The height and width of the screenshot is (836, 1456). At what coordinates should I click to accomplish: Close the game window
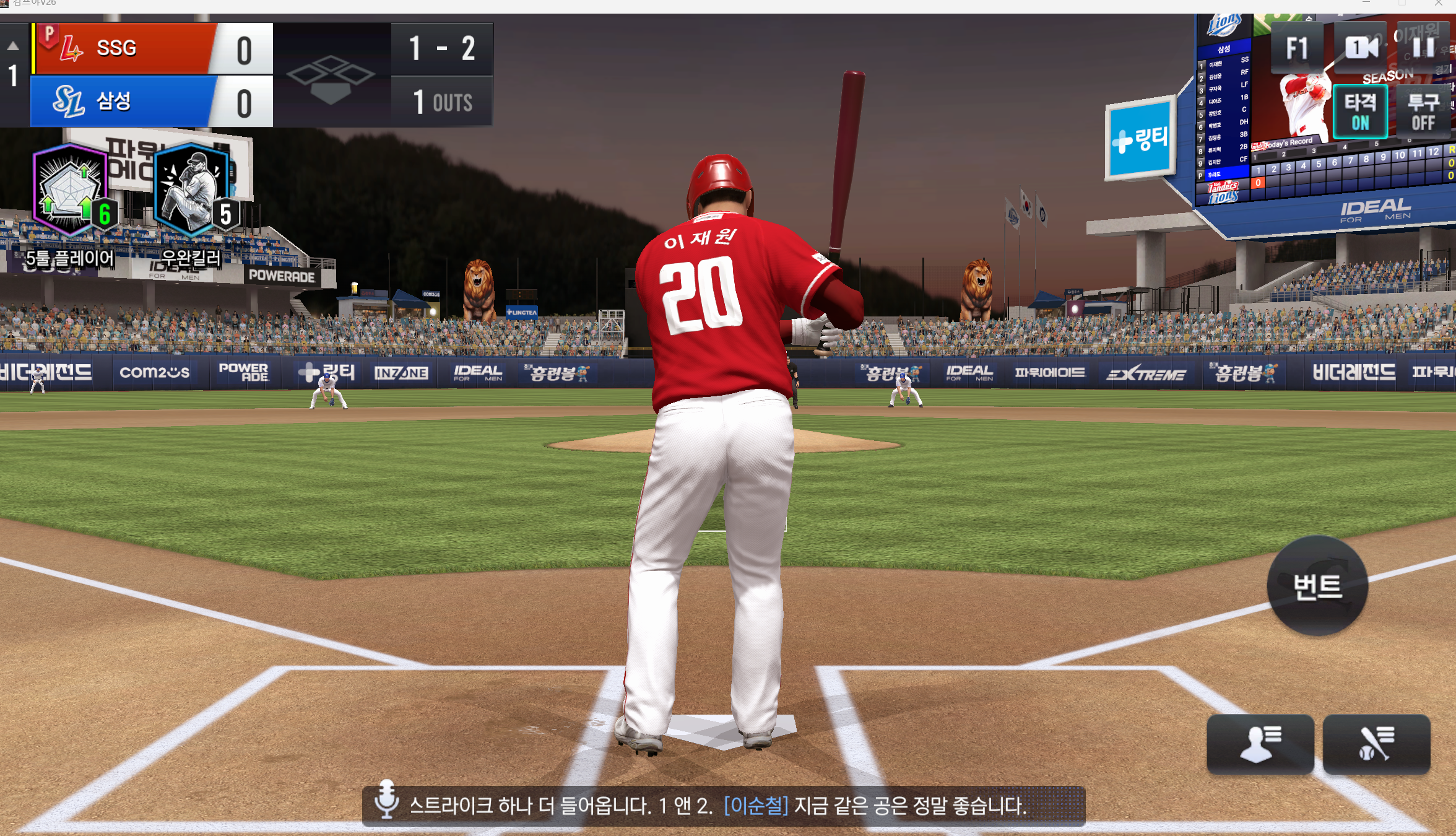click(1439, 4)
